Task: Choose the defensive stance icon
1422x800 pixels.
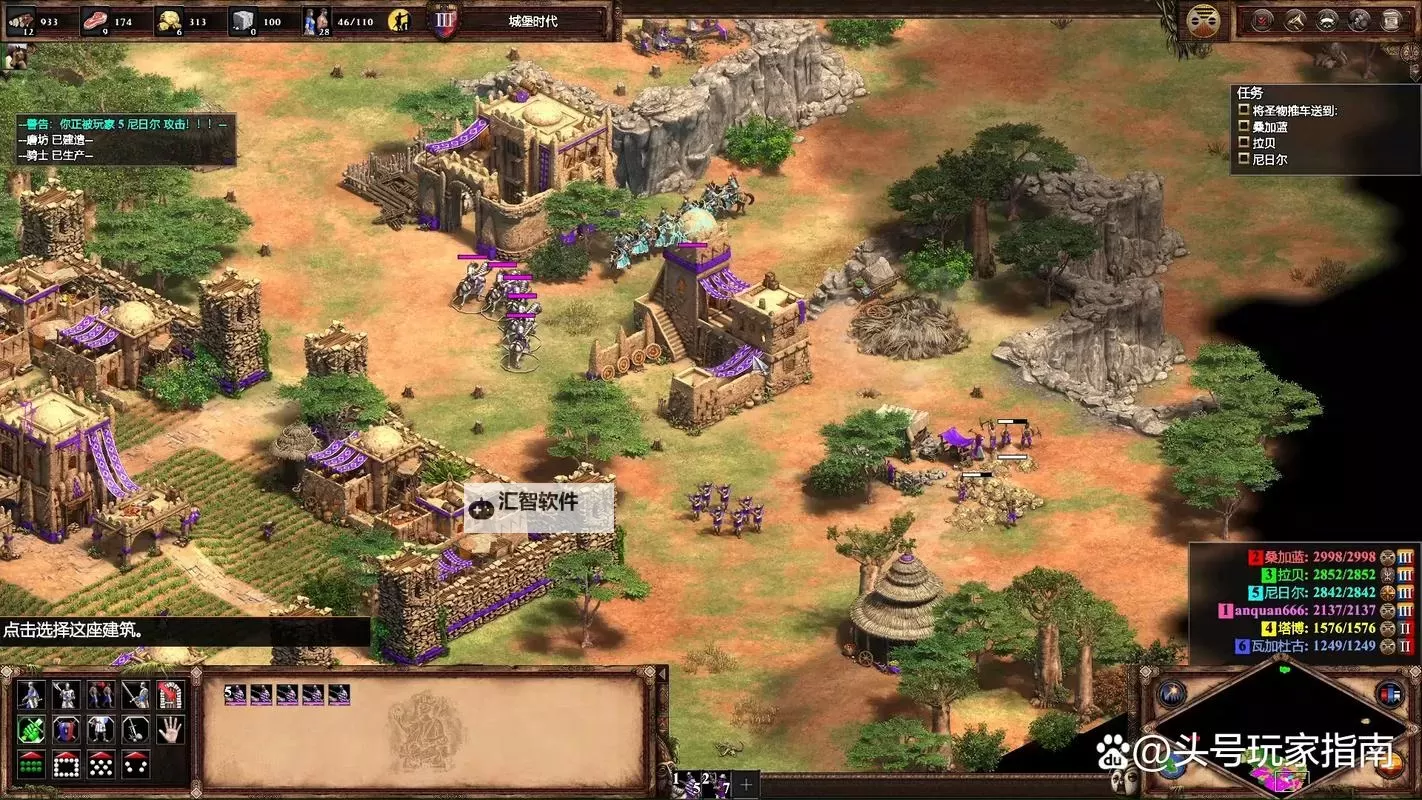Action: point(68,695)
